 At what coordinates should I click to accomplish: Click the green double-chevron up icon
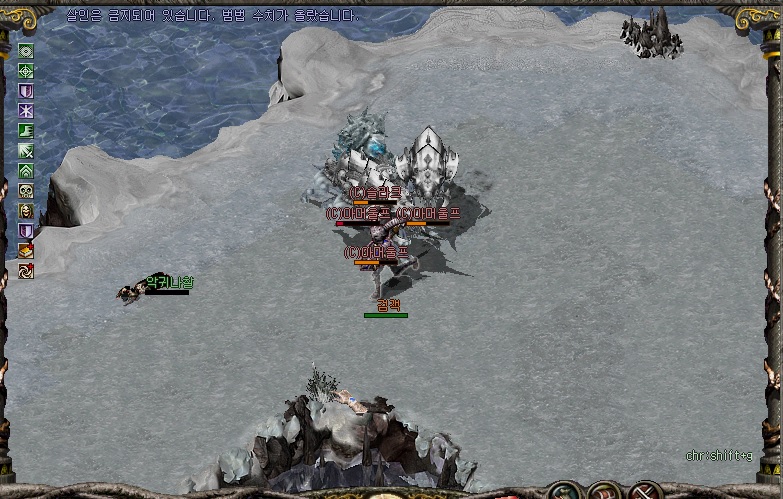point(26,171)
